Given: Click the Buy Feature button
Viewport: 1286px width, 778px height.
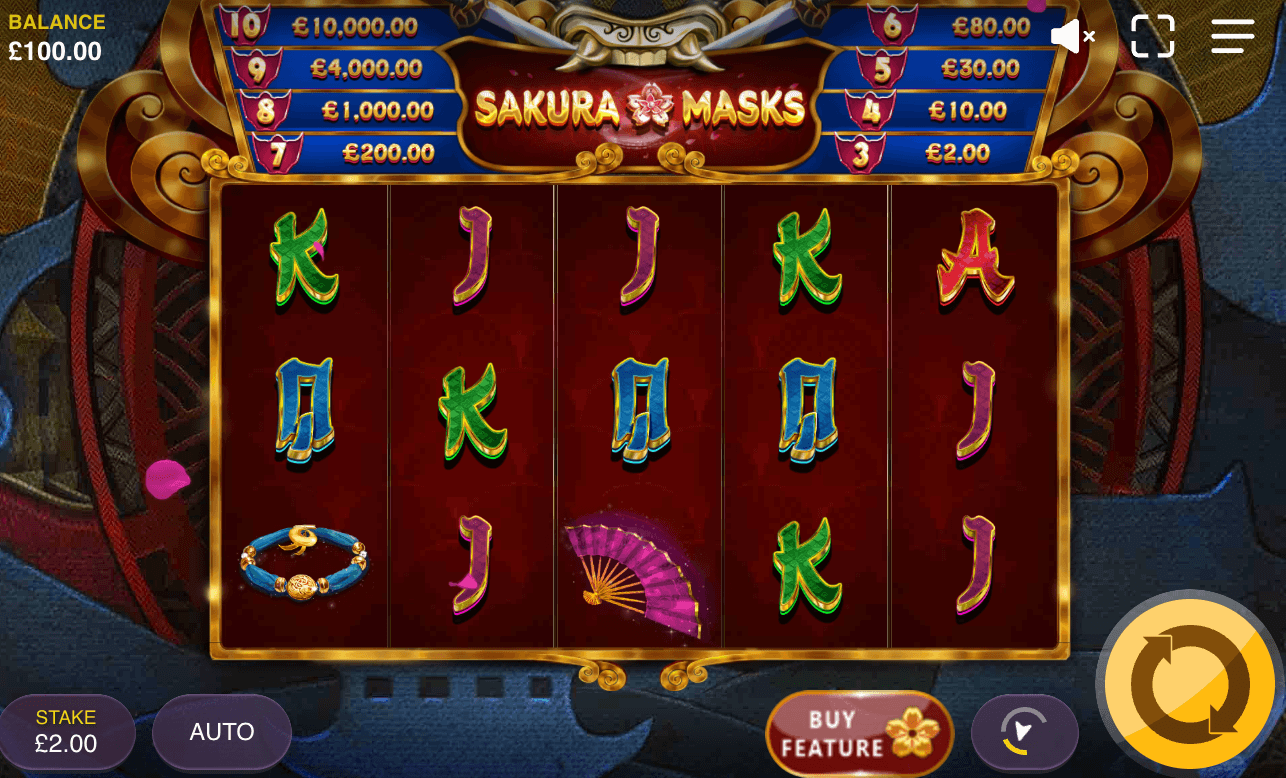Looking at the screenshot, I should 859,734.
